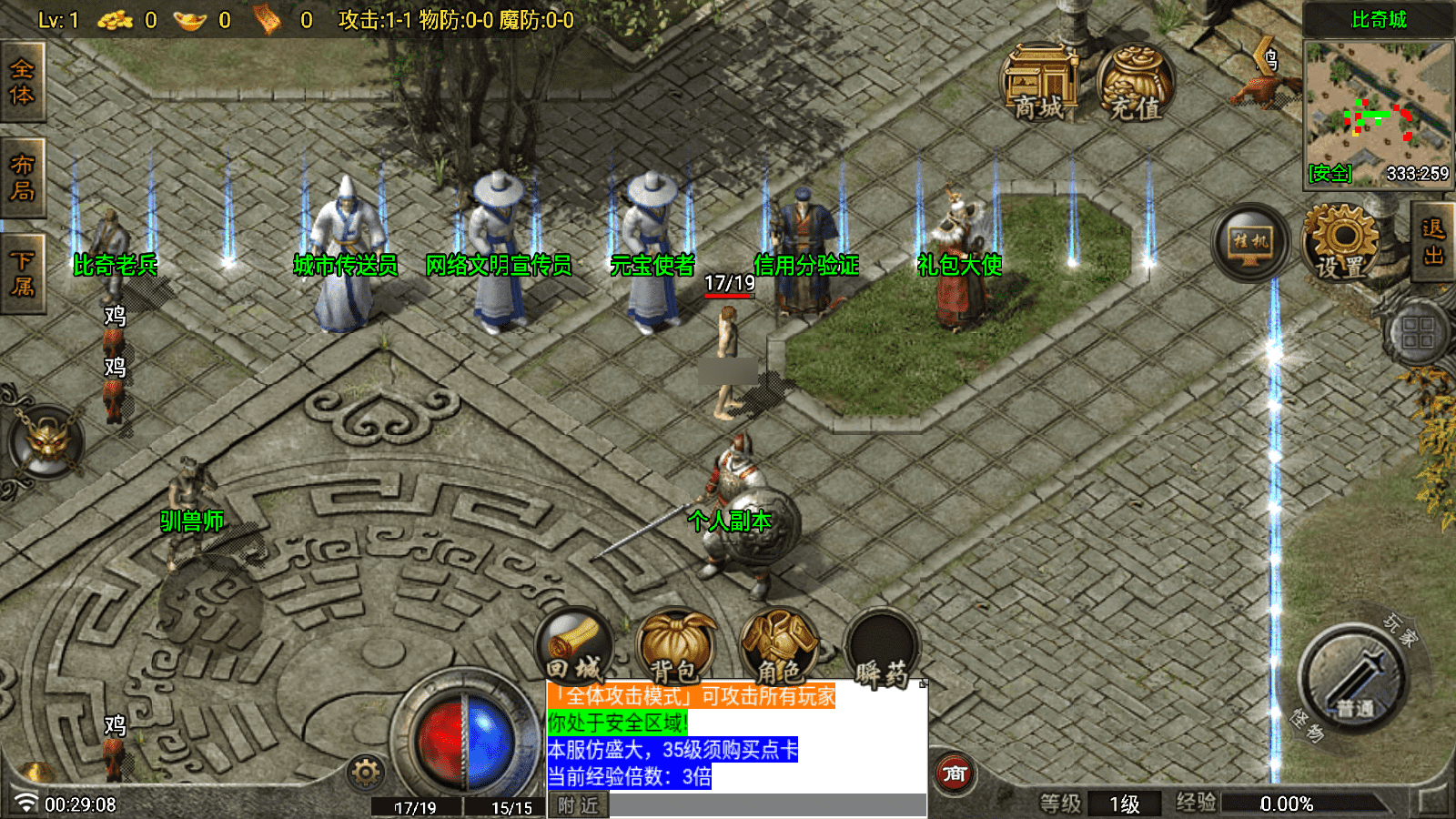Click the chat message box
Screen dimensions: 1456x819
736,735
